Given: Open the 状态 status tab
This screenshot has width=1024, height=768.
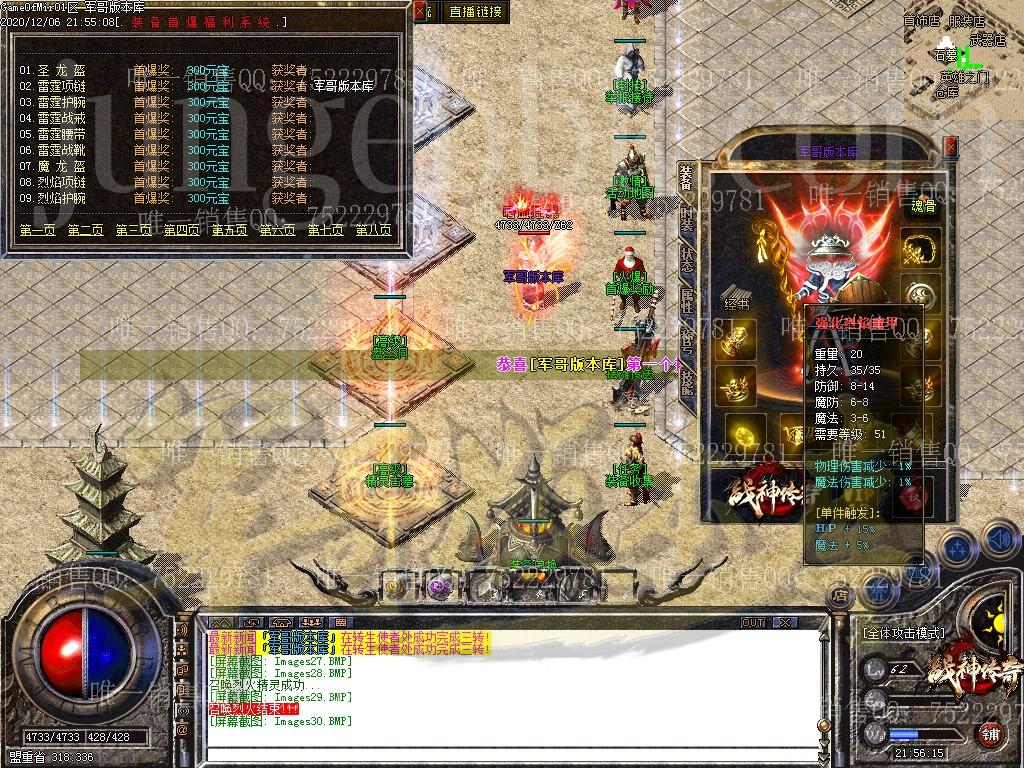Looking at the screenshot, I should (687, 259).
